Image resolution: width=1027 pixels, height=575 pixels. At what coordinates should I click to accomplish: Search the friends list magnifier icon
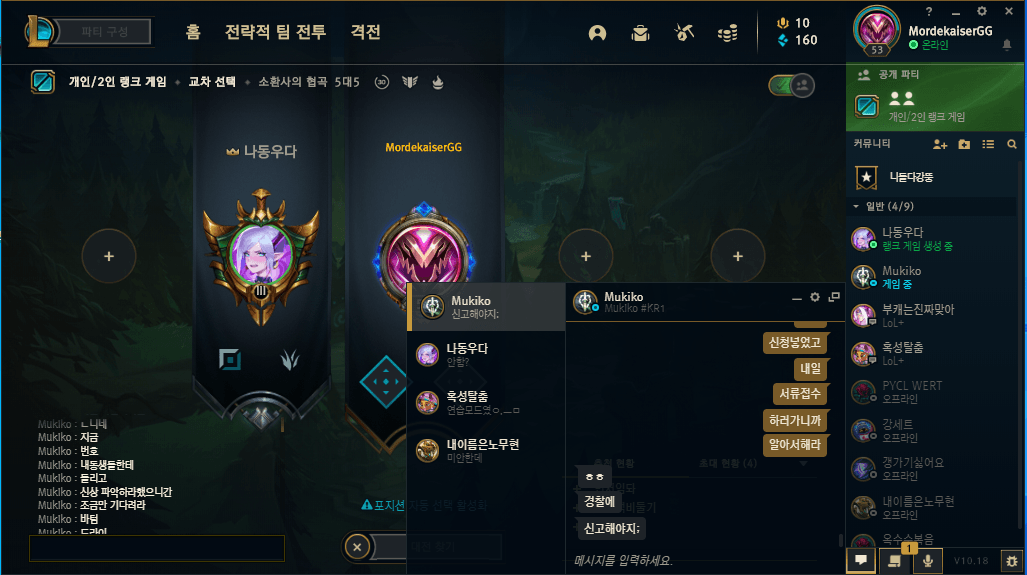point(1012,144)
